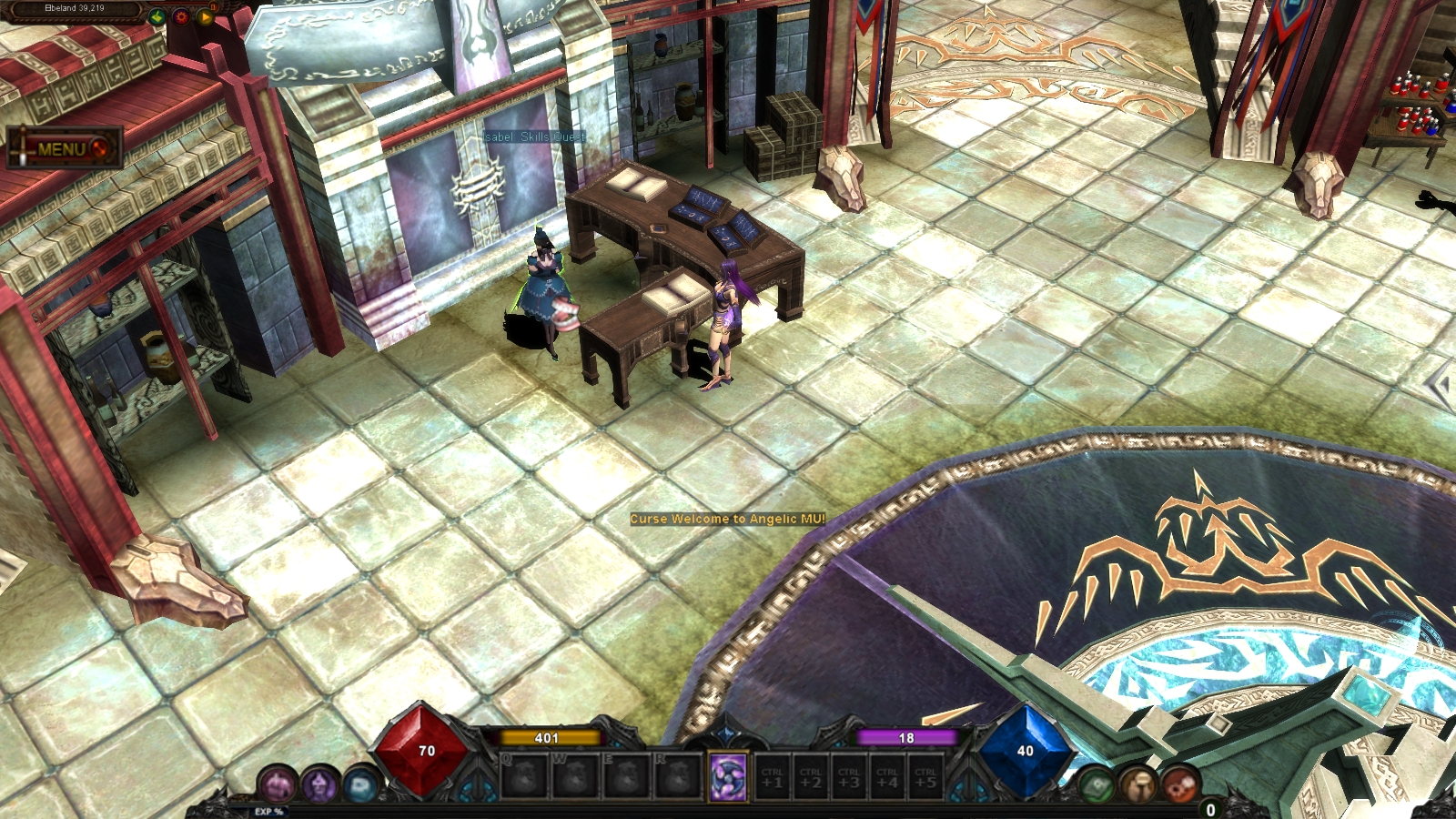Open the pink armor character icon
1456x819 pixels.
click(278, 784)
